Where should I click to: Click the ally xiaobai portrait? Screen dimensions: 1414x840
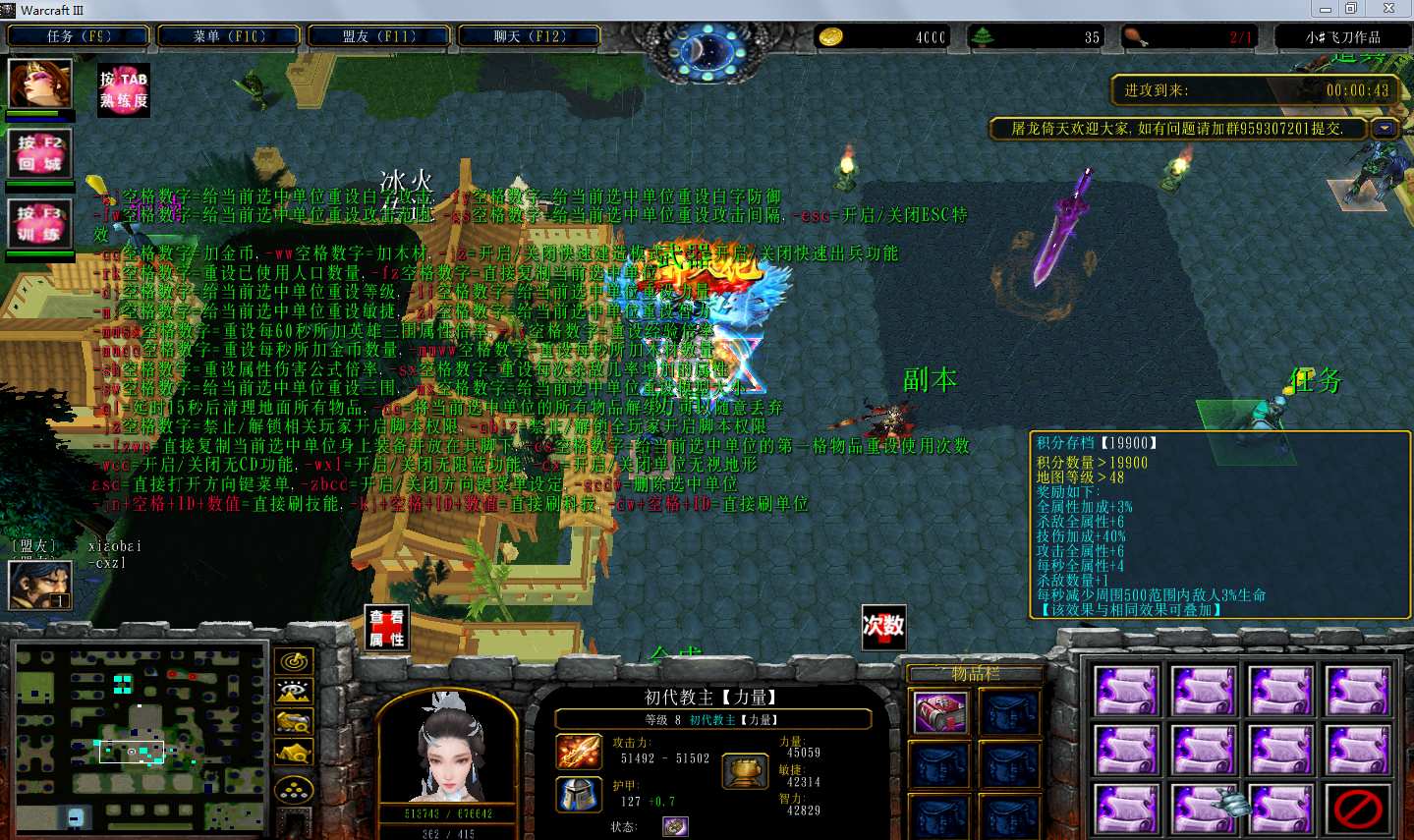pyautogui.click(x=40, y=585)
